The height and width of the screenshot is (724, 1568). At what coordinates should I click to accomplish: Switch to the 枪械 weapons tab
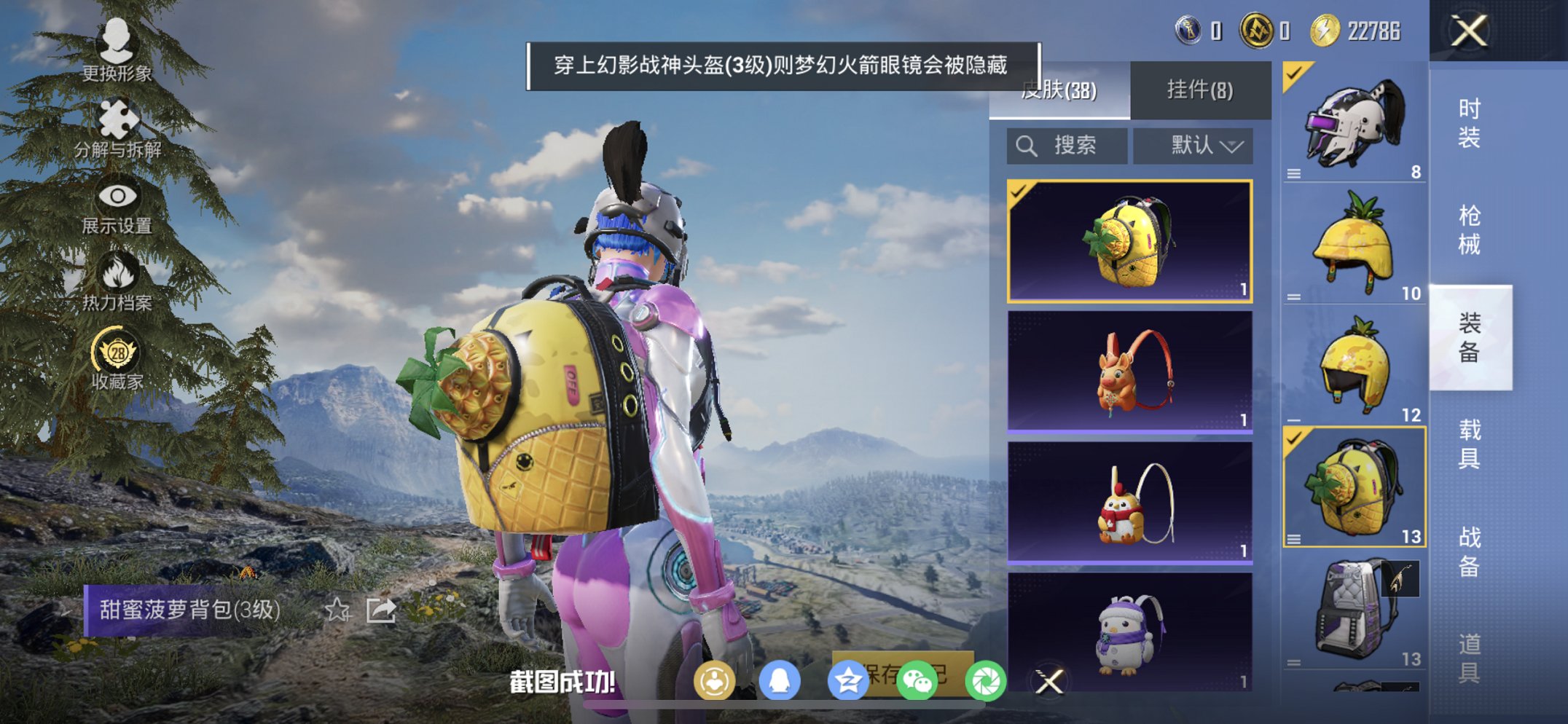[1469, 229]
